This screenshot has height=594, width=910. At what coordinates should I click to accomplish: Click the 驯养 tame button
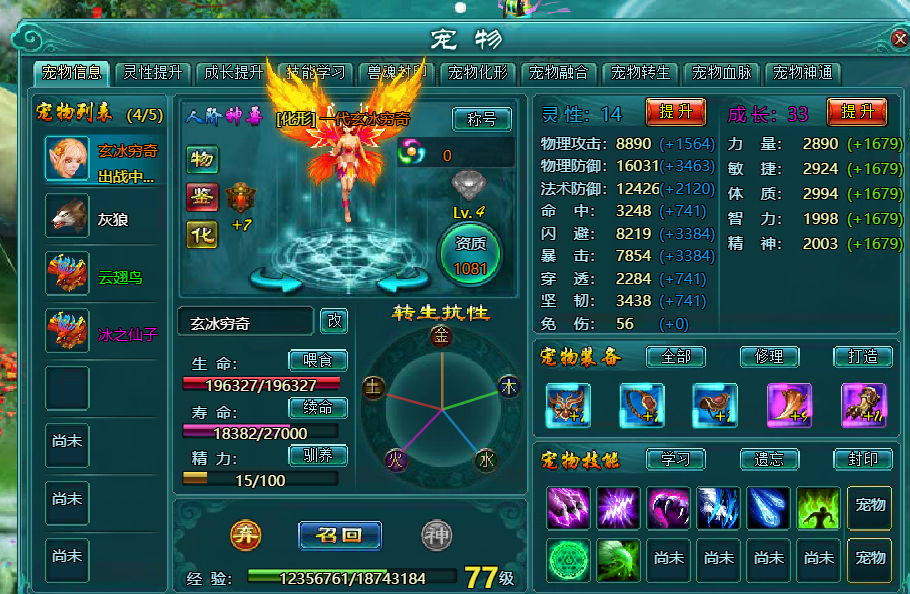(318, 456)
